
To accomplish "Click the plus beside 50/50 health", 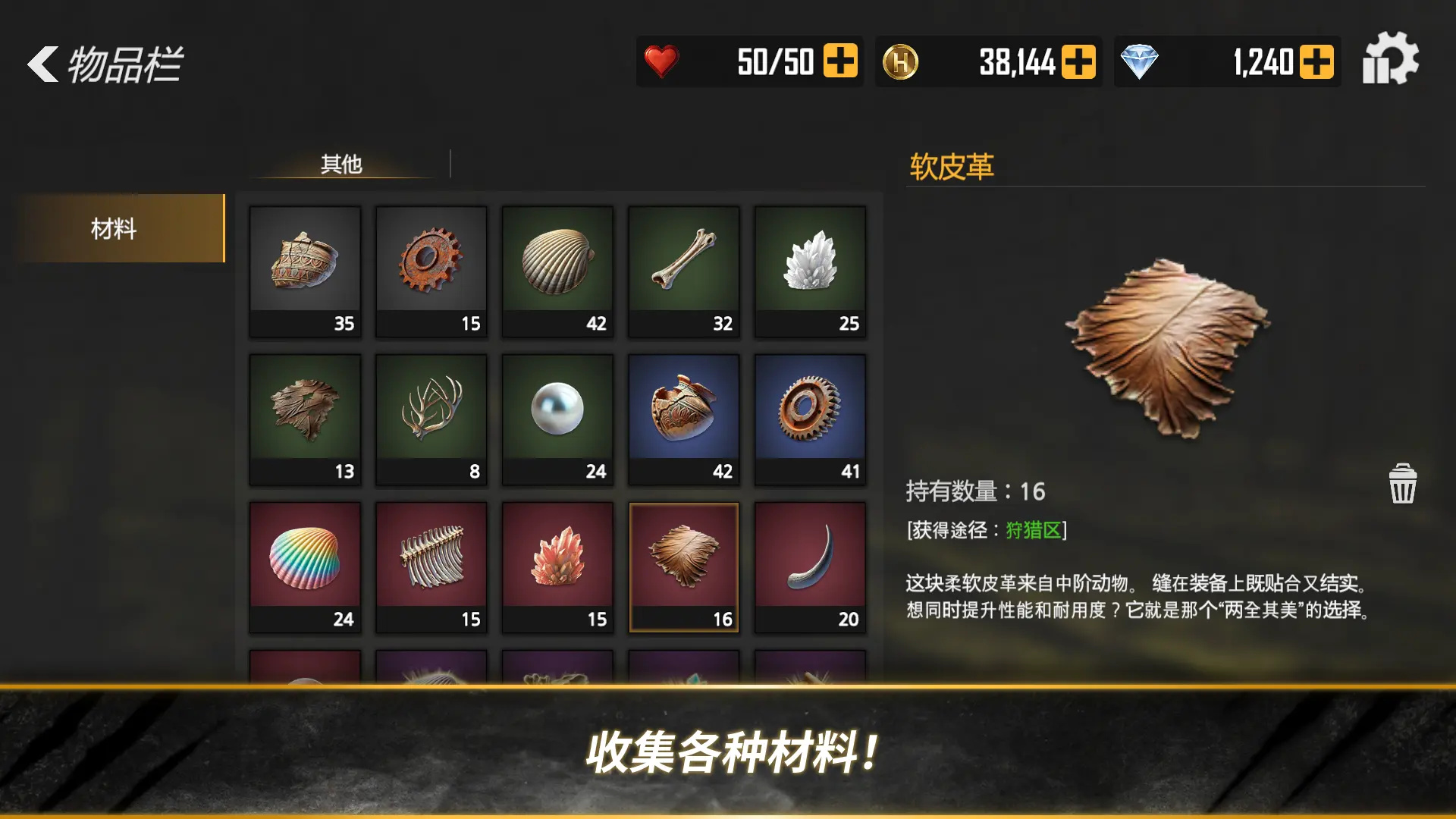I will (x=839, y=61).
